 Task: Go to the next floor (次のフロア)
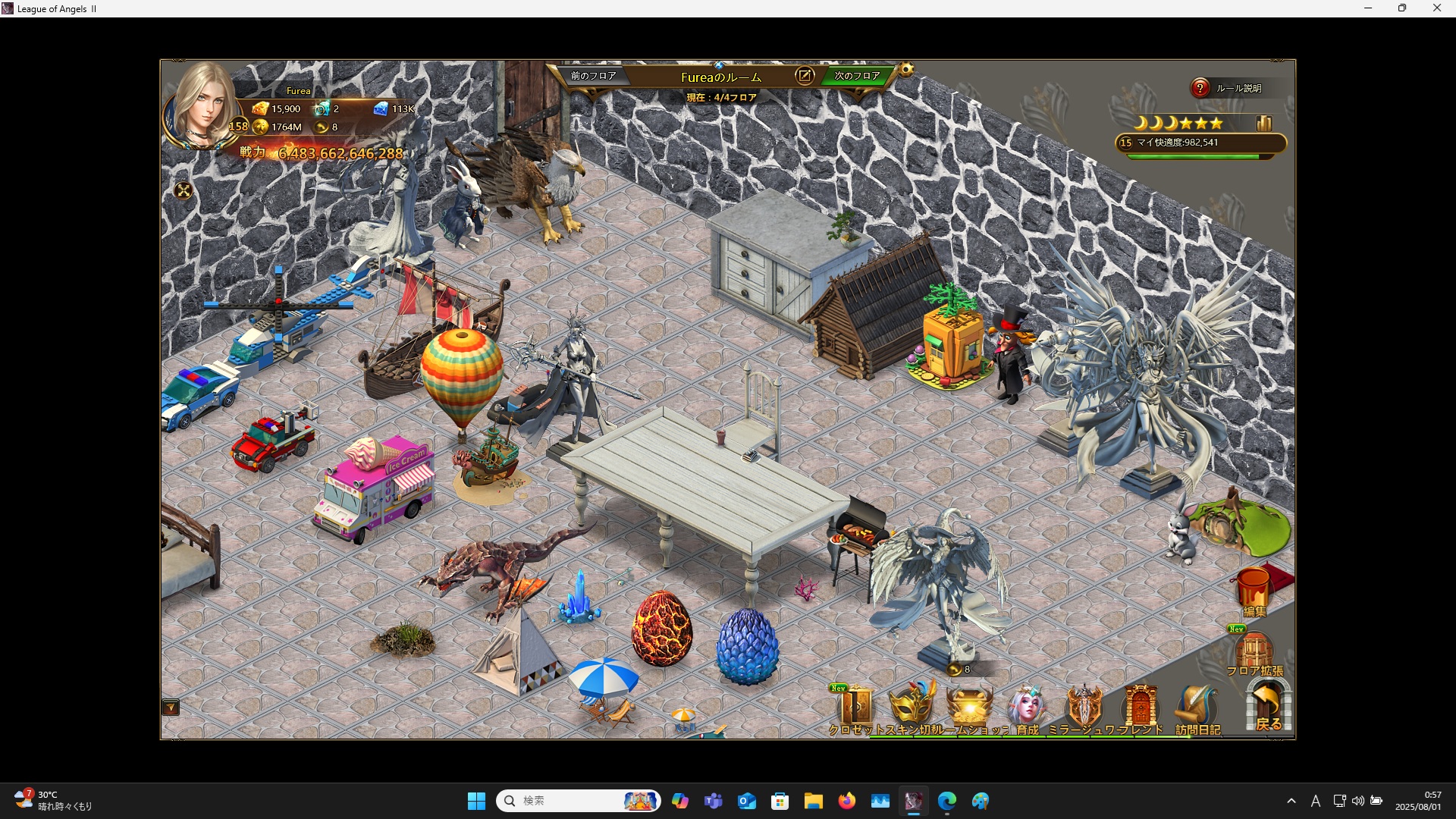click(857, 76)
